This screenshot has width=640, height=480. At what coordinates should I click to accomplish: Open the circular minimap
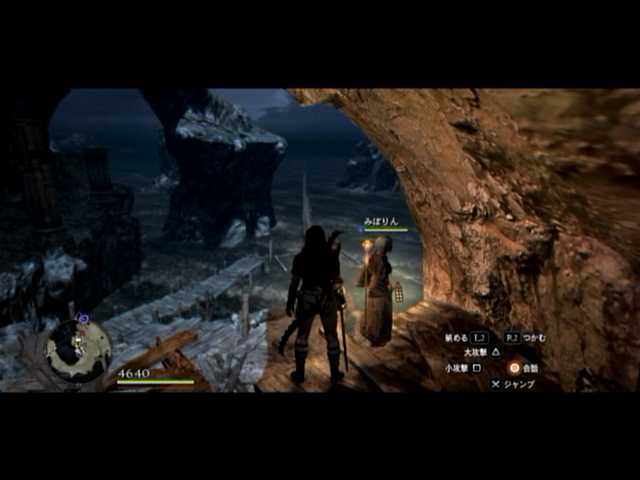coord(79,349)
